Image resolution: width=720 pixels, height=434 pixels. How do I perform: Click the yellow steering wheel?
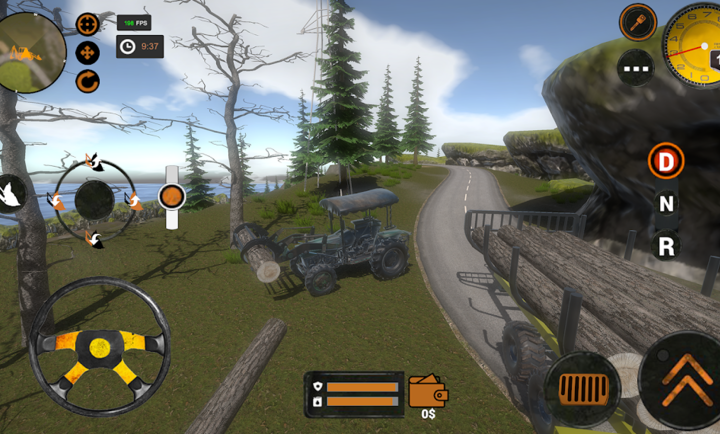click(99, 346)
